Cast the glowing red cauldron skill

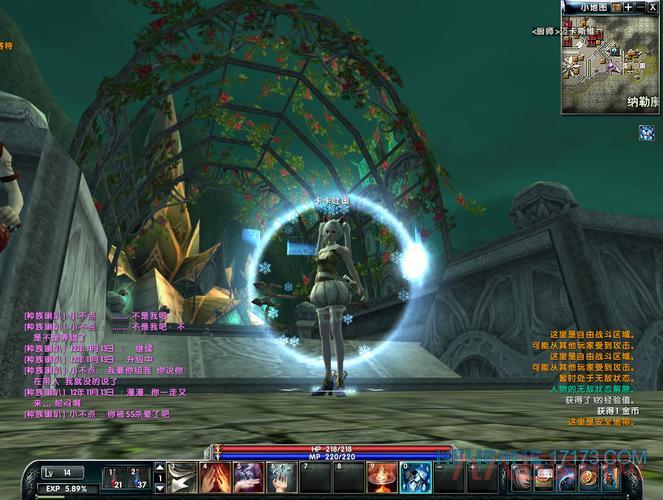382,477
